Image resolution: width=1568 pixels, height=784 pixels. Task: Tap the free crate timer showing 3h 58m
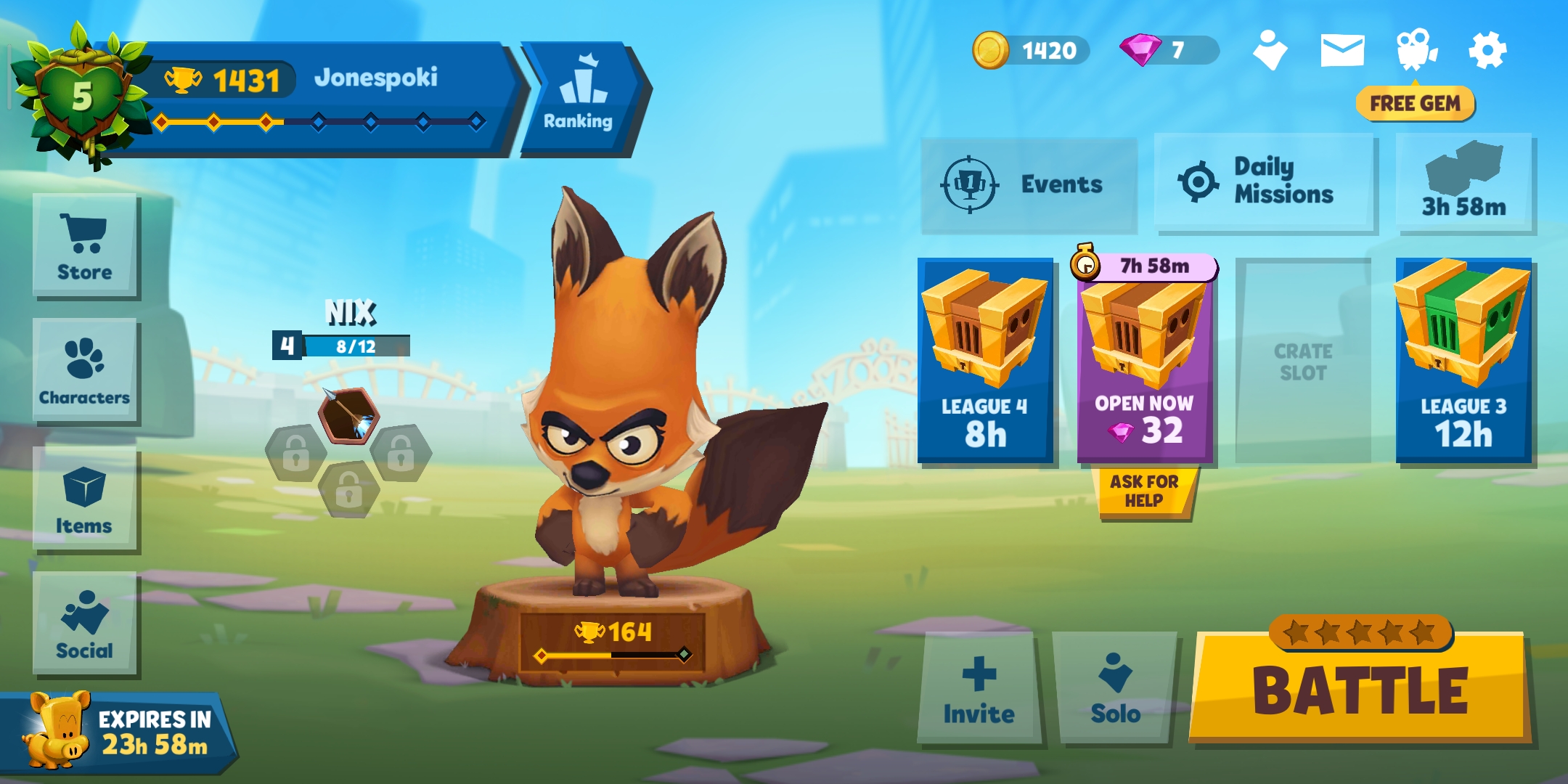pyautogui.click(x=1463, y=183)
